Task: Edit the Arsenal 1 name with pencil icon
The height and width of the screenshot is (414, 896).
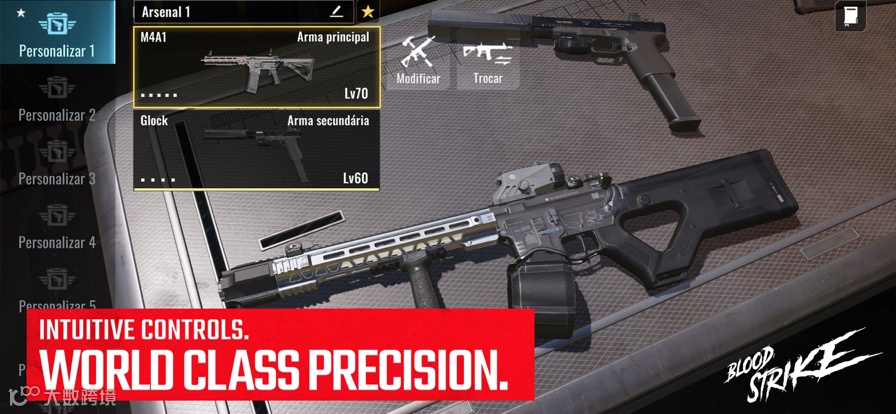Action: pos(336,12)
